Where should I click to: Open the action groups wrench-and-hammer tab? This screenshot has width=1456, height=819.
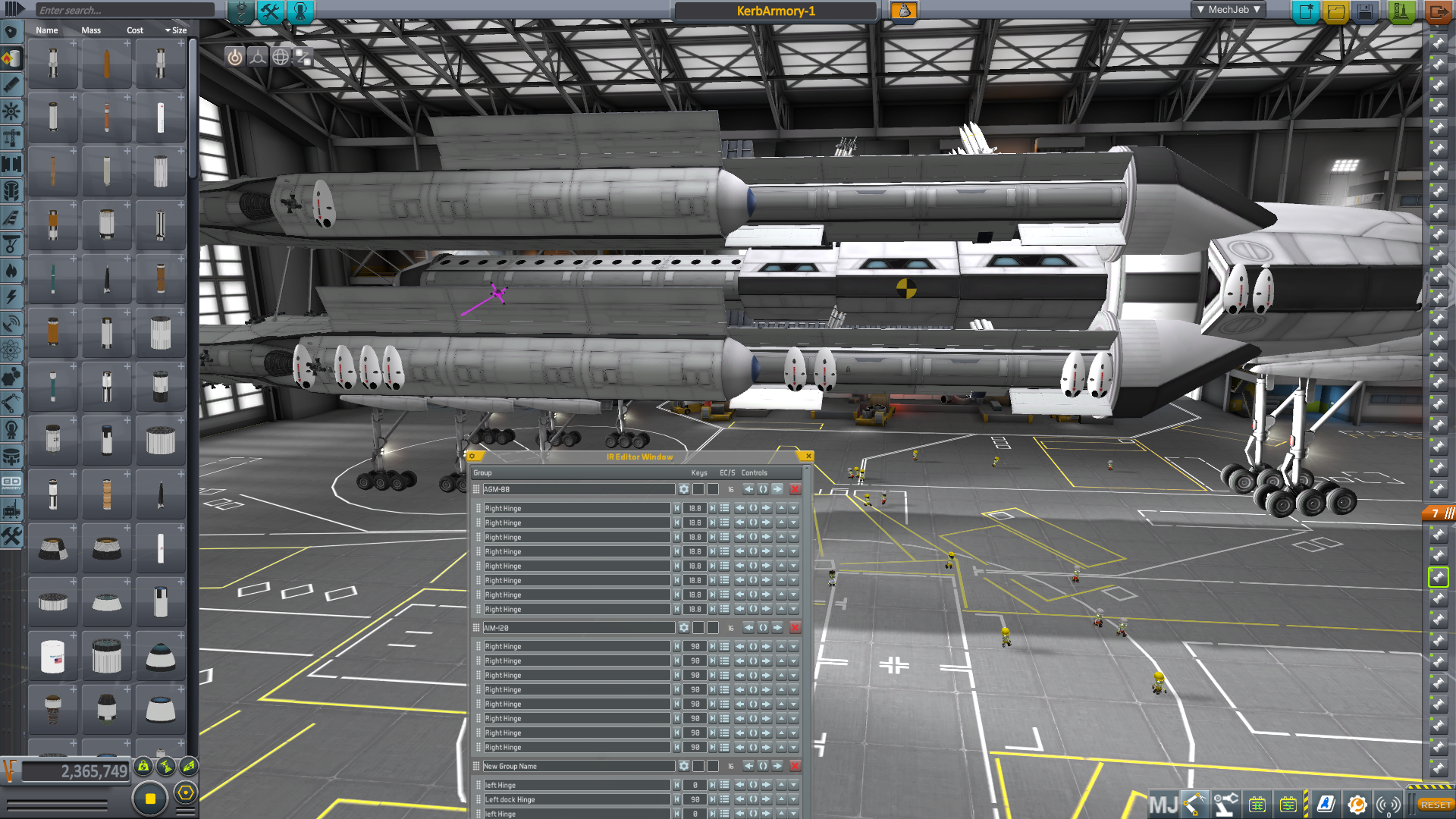point(270,11)
